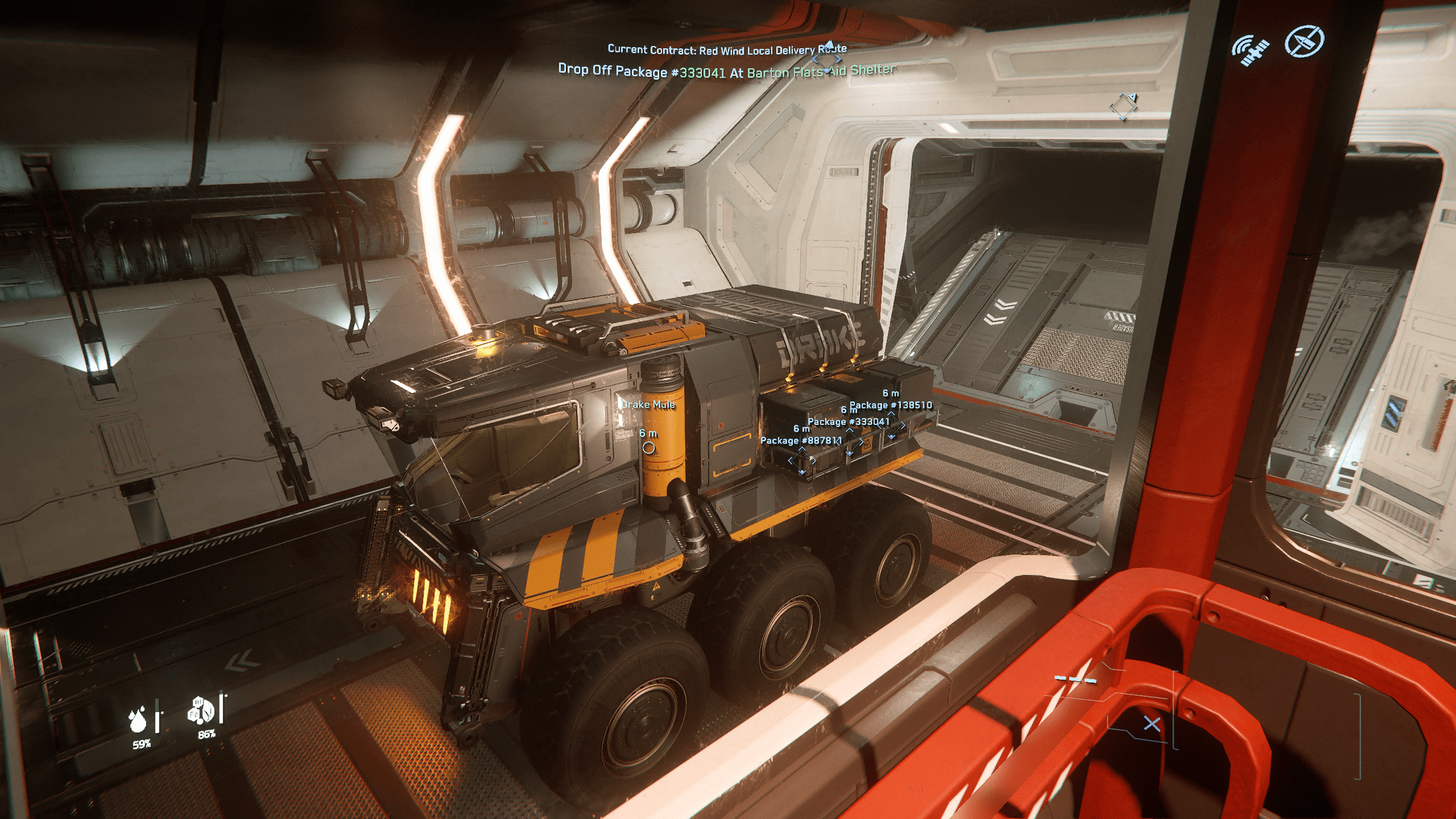Click the water droplet hydration icon
The height and width of the screenshot is (819, 1456).
point(139,720)
